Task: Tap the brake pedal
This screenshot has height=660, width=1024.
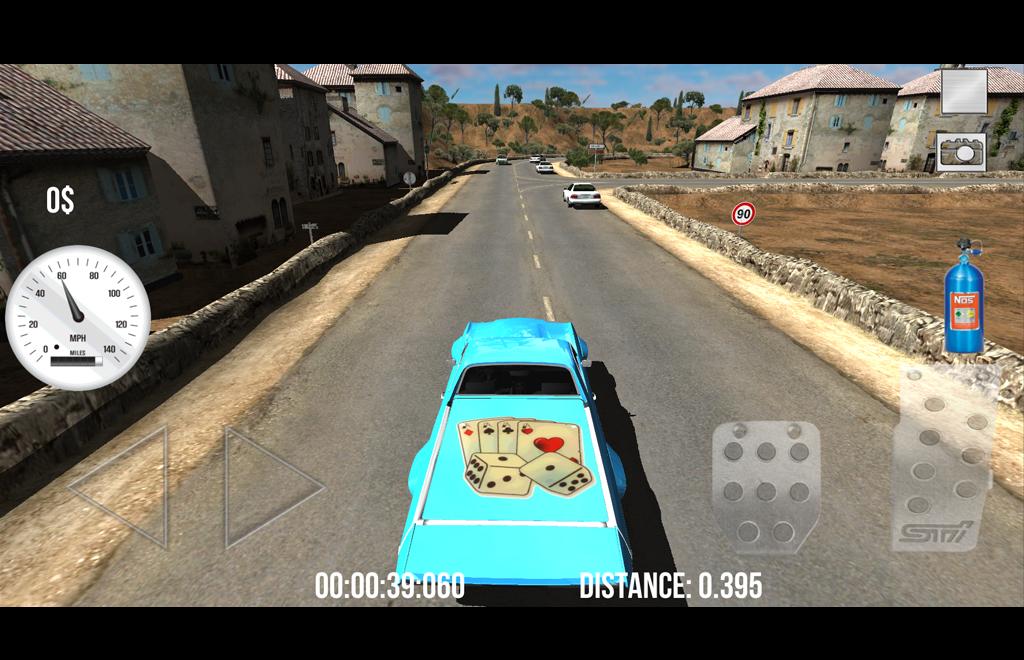Action: 766,487
